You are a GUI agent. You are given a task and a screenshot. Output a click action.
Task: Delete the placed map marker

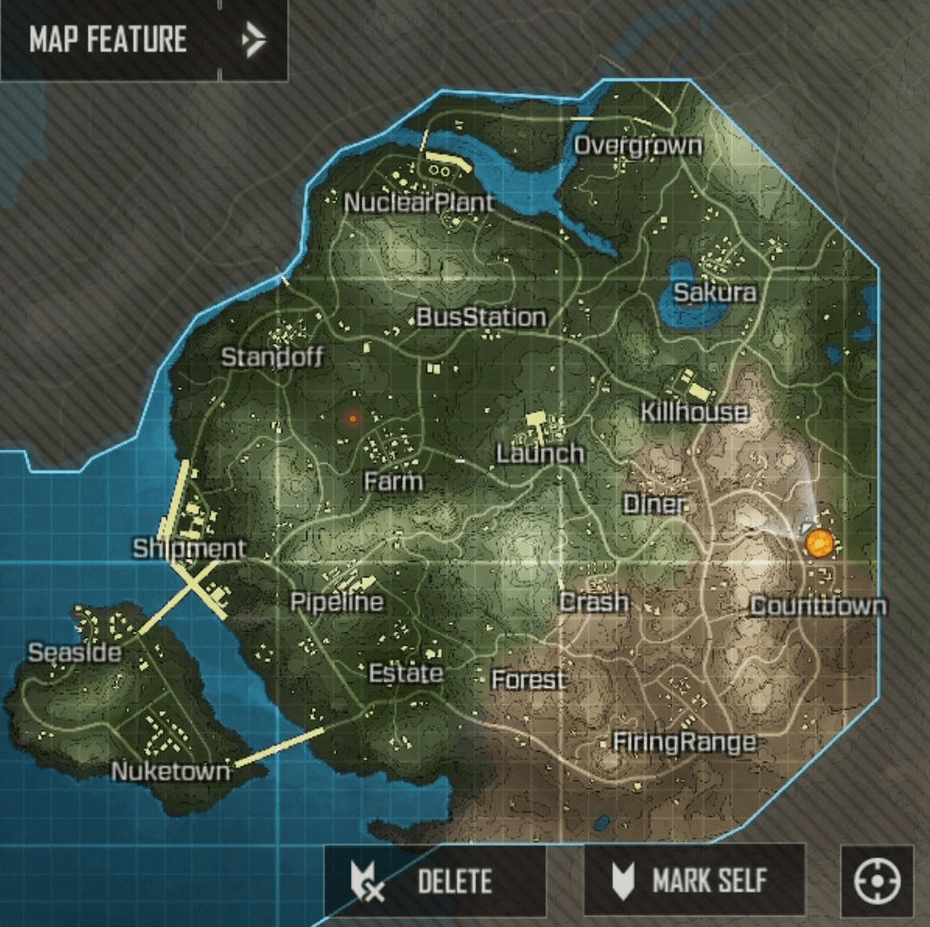click(435, 881)
